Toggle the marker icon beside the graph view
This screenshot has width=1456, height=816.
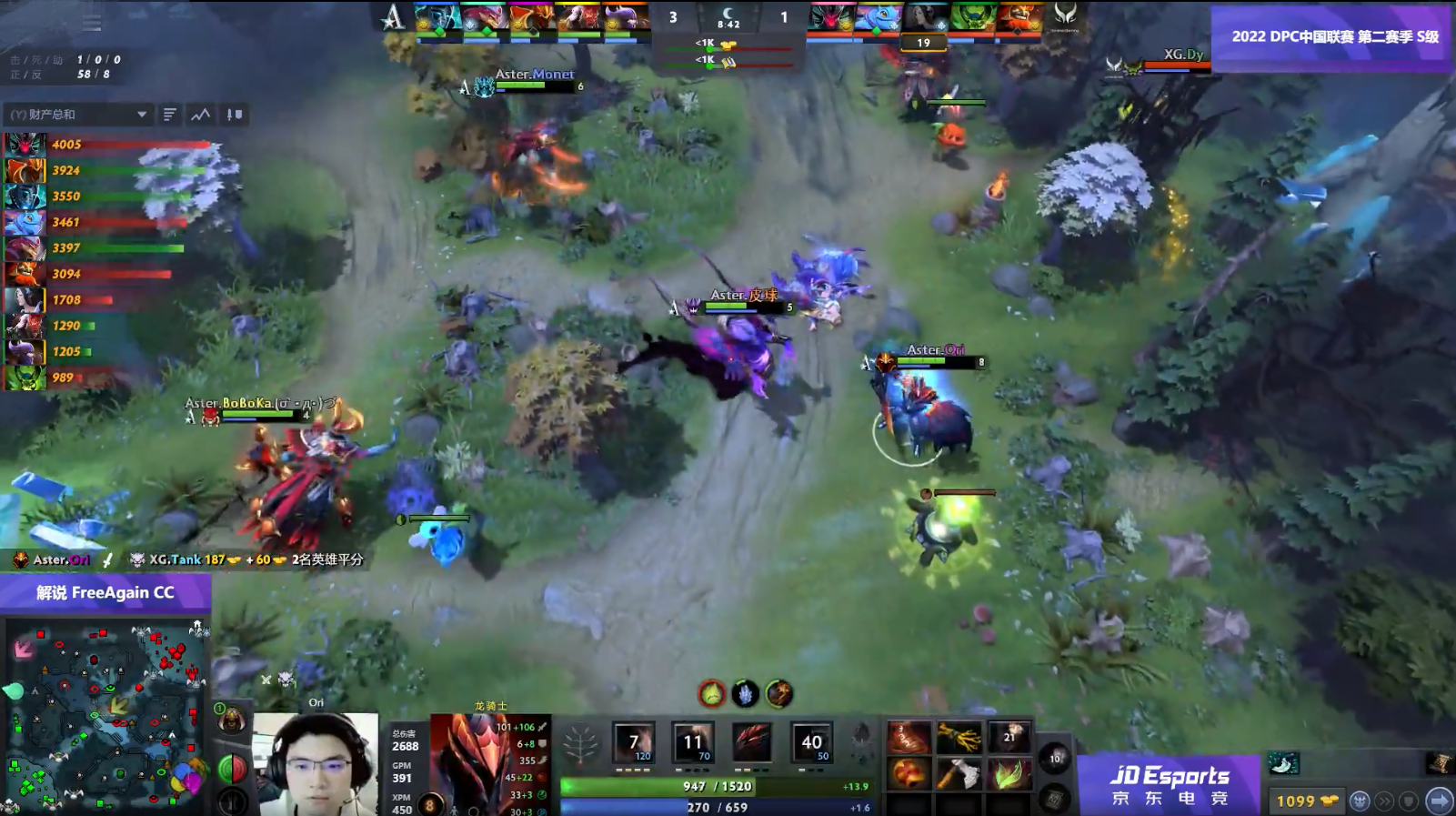tap(233, 115)
